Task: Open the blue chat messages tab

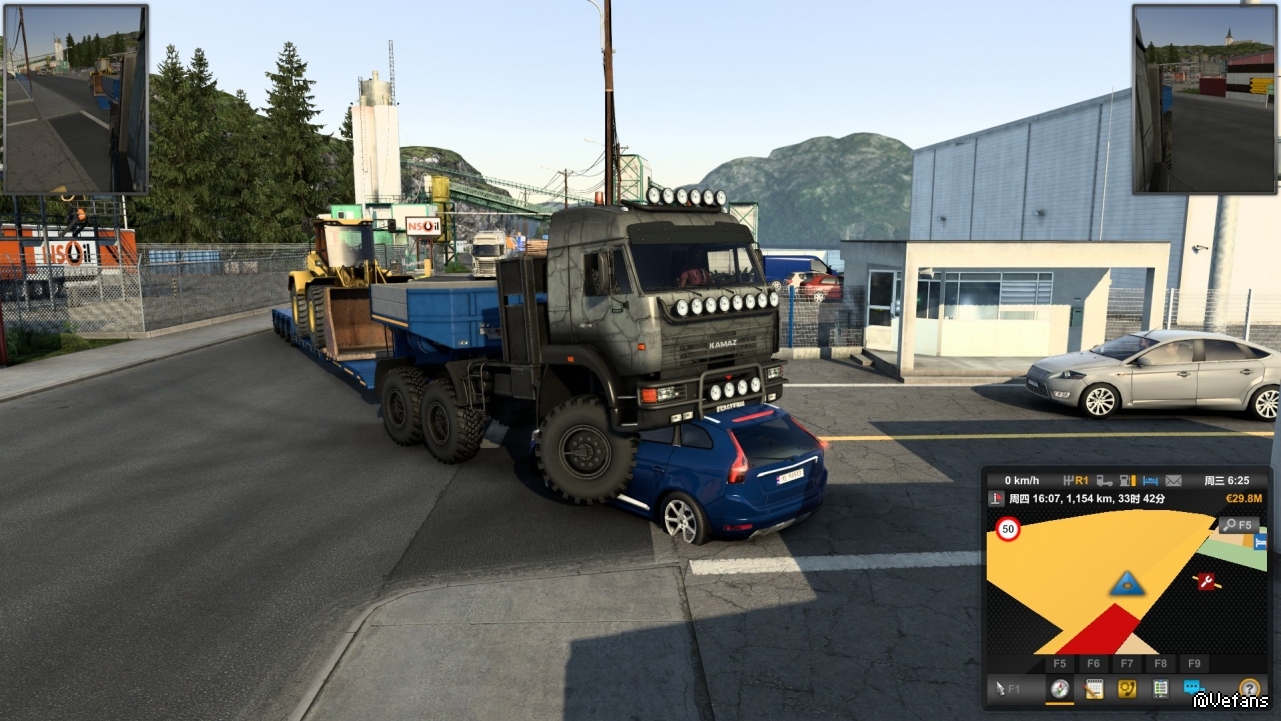Action: pos(1193,688)
